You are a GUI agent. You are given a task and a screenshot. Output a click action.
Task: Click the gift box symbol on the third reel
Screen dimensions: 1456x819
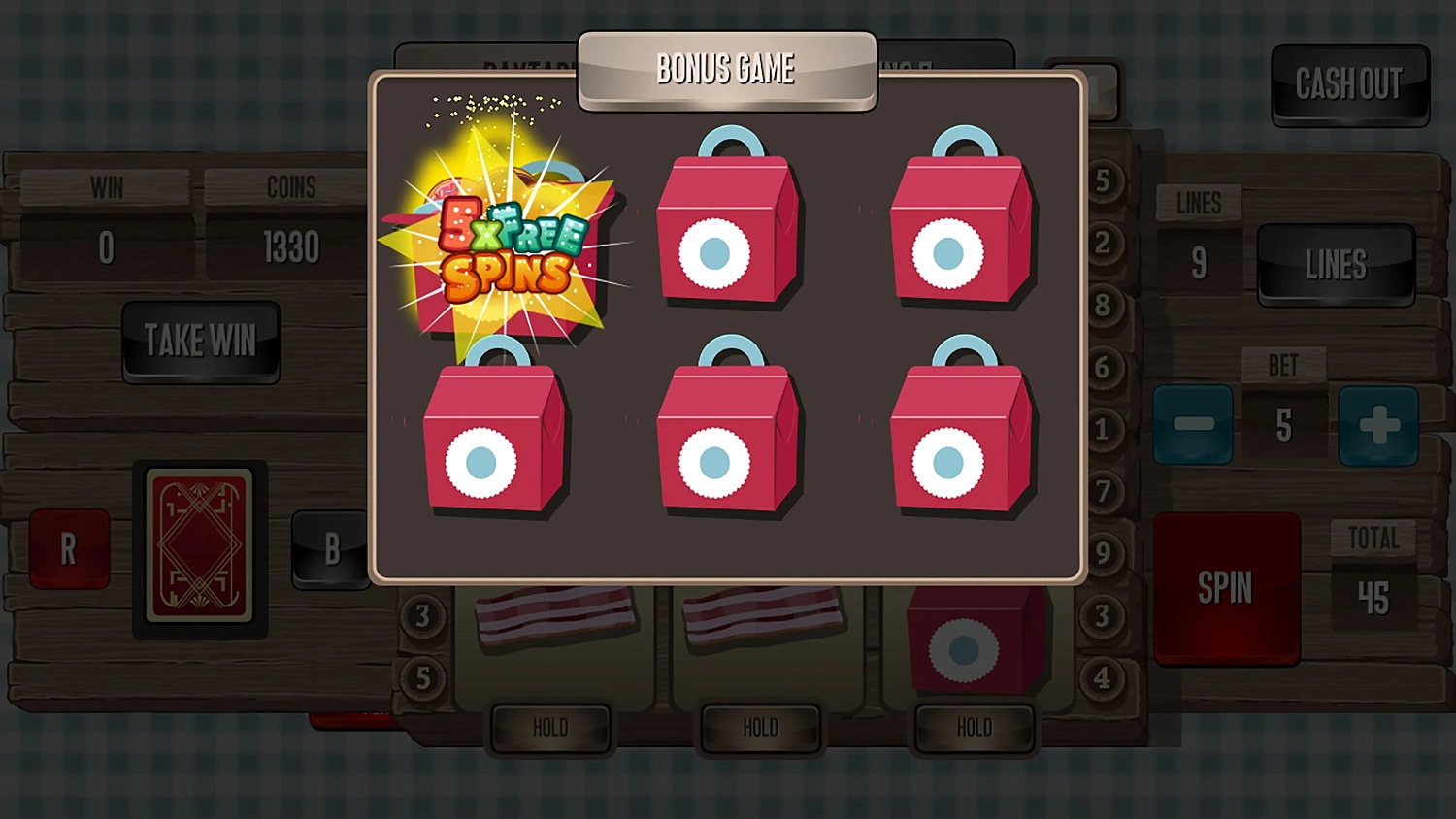click(x=974, y=640)
